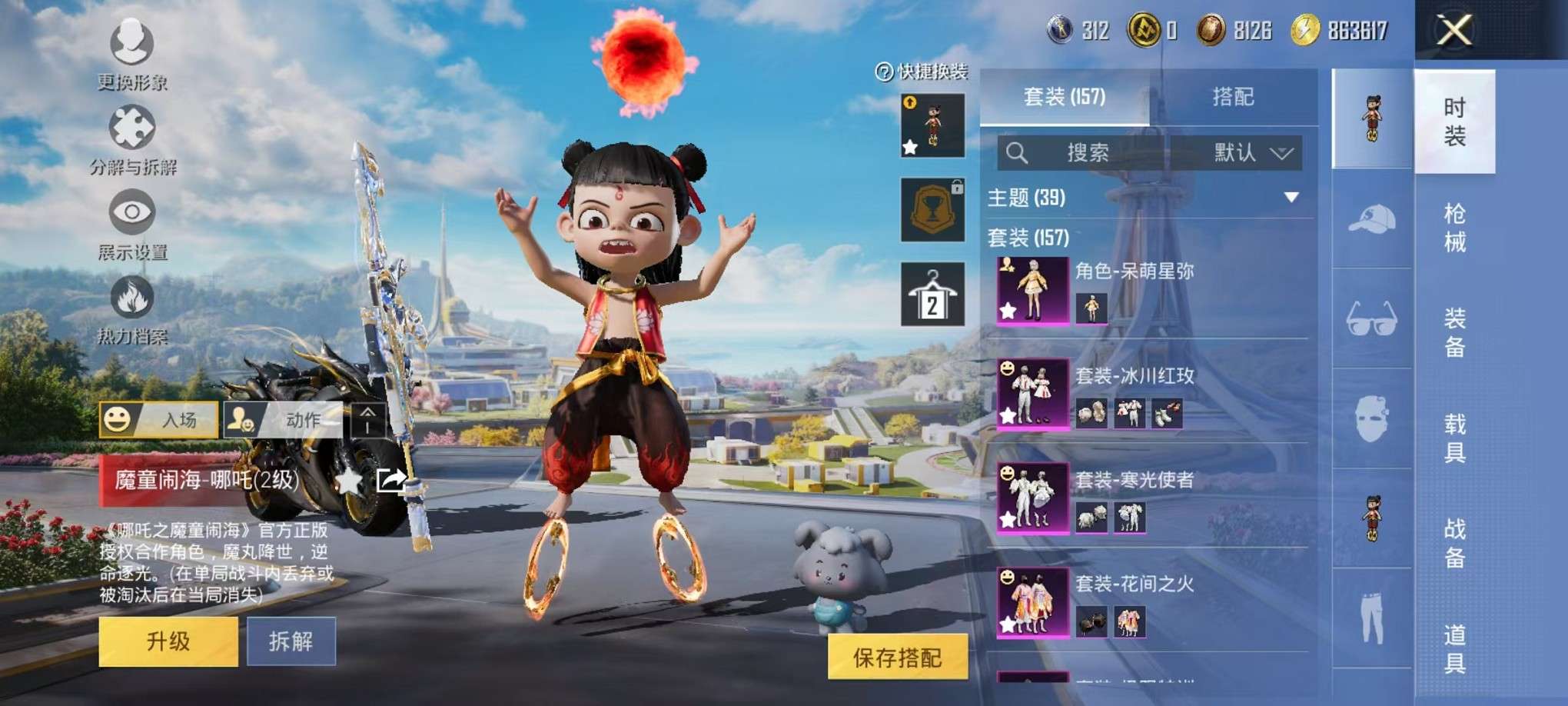Open 分解与拆解 puzzle-piece menu
Image resolution: width=1568 pixels, height=706 pixels.
click(x=132, y=138)
